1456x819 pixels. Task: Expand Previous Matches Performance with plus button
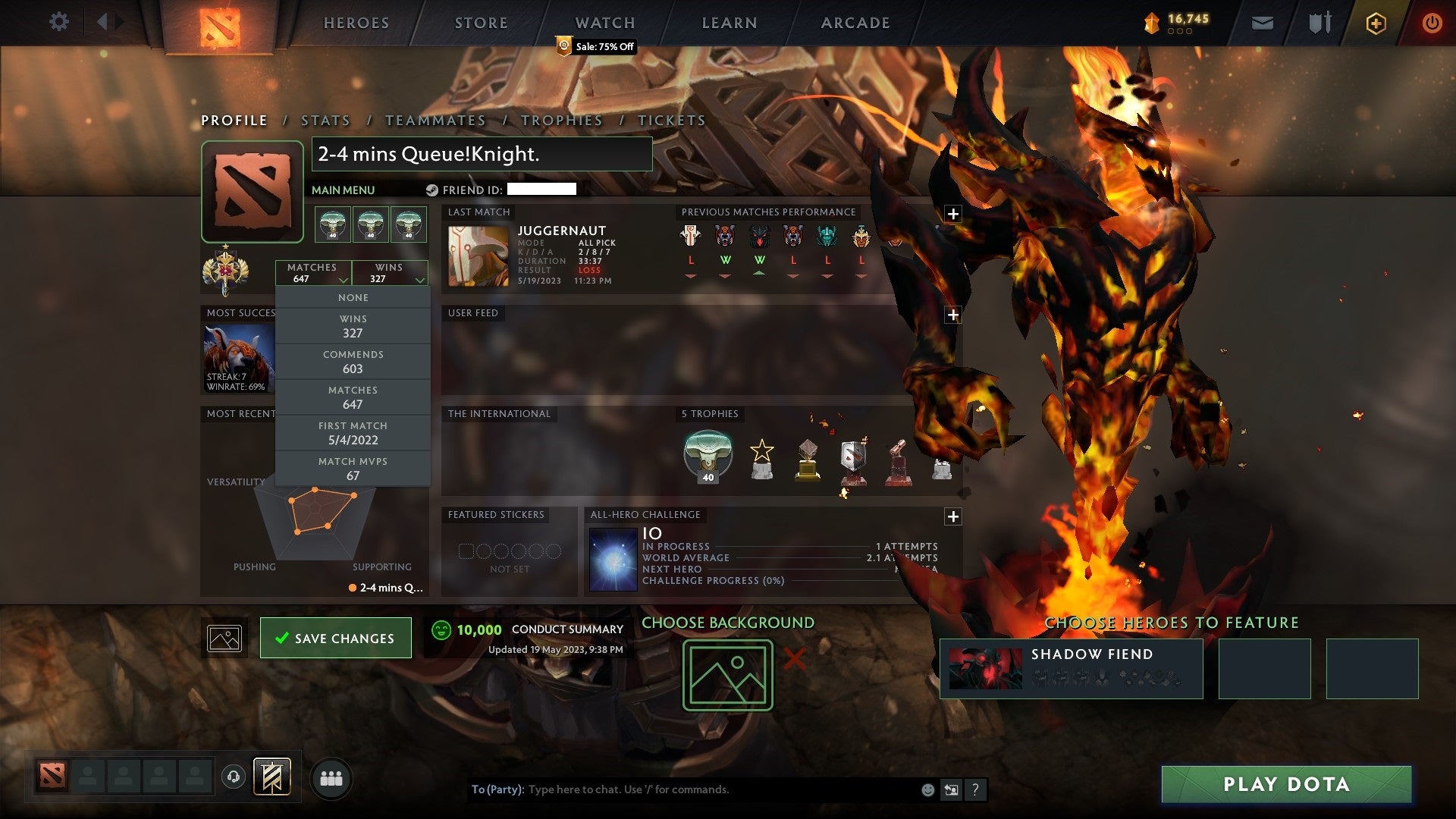(953, 215)
